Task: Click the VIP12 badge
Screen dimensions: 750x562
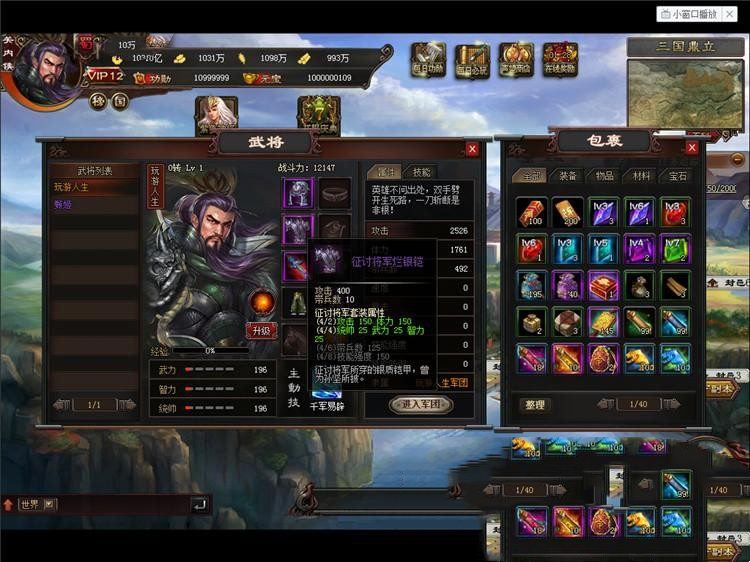Action: 105,76
